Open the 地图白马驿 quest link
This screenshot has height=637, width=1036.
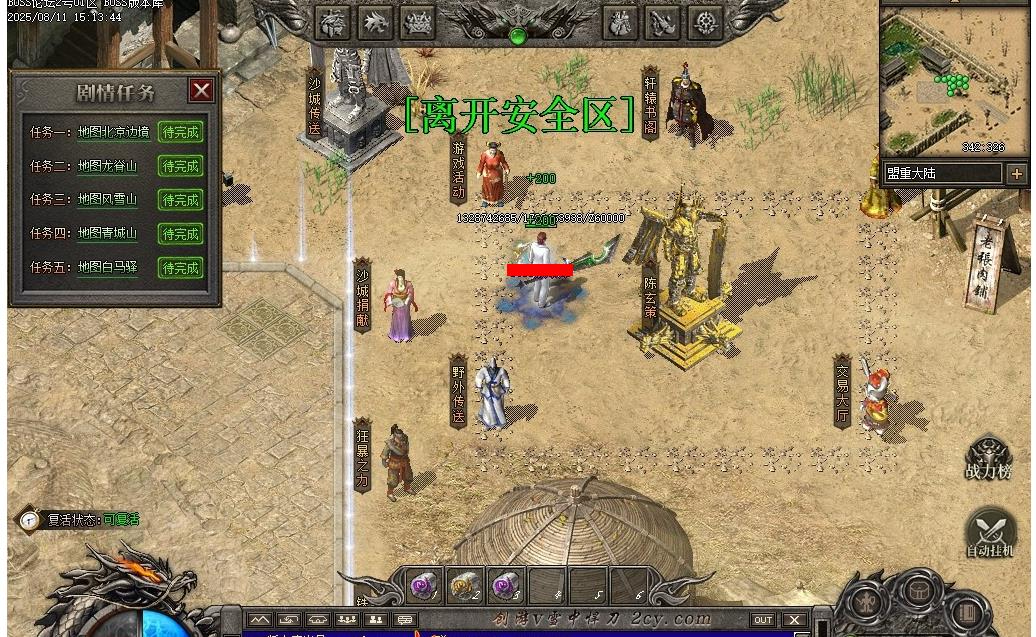[x=107, y=268]
